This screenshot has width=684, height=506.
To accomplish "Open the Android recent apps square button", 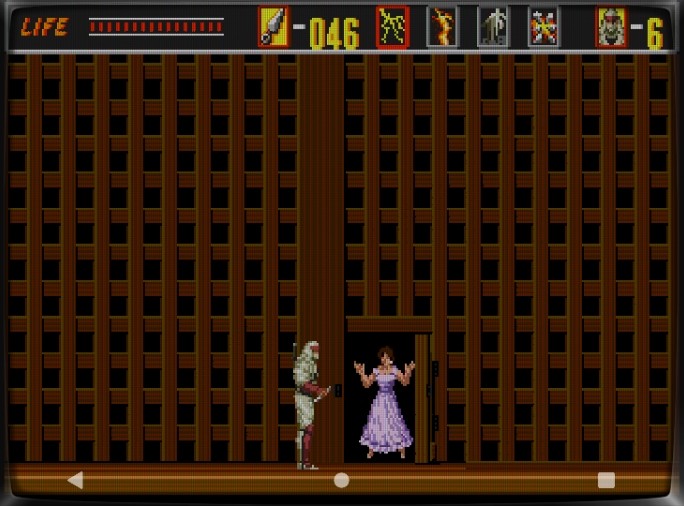I will [606, 480].
